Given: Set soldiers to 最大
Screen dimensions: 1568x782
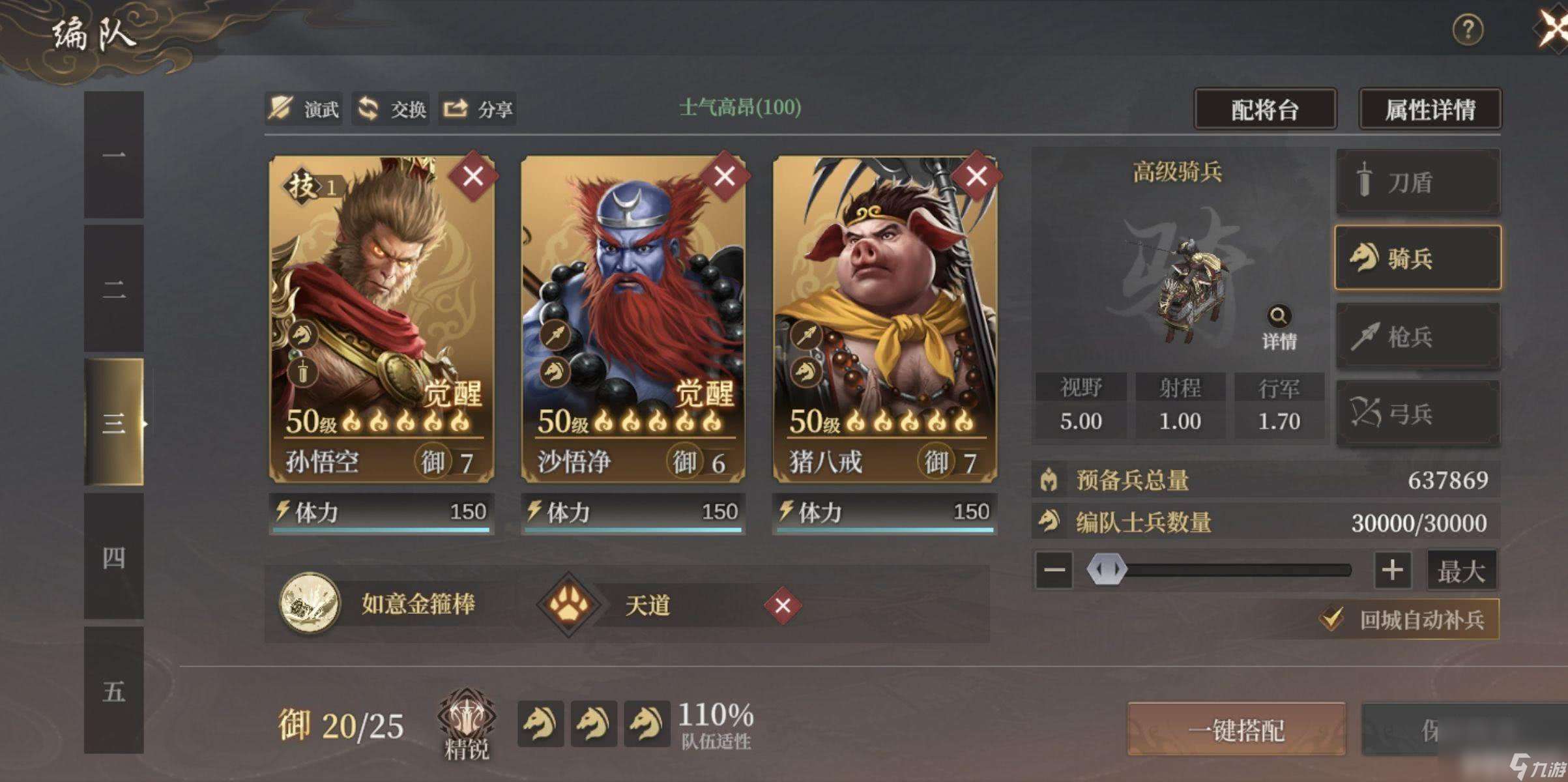Looking at the screenshot, I should 1461,571.
